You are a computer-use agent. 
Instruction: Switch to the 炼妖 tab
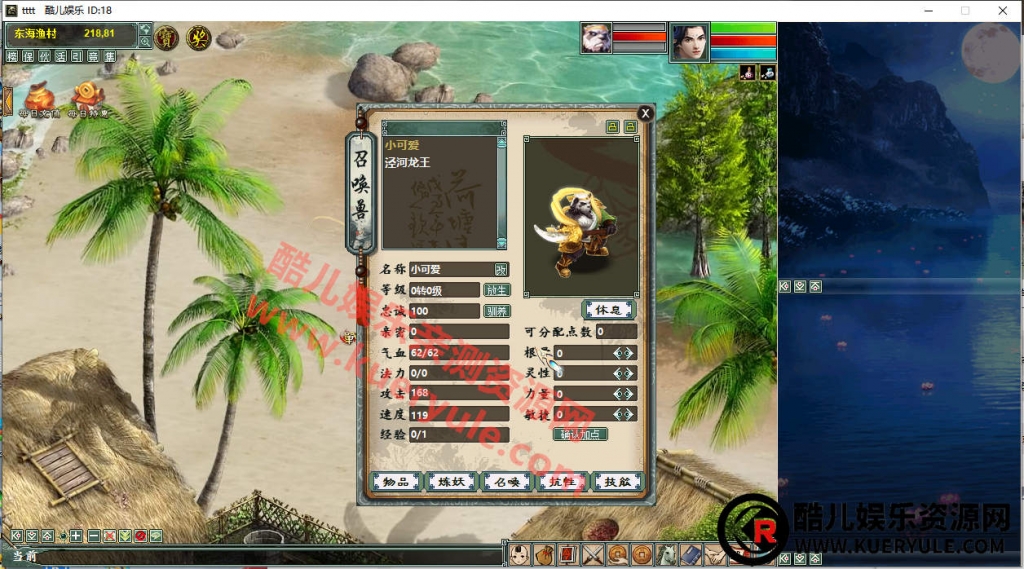[x=451, y=482]
